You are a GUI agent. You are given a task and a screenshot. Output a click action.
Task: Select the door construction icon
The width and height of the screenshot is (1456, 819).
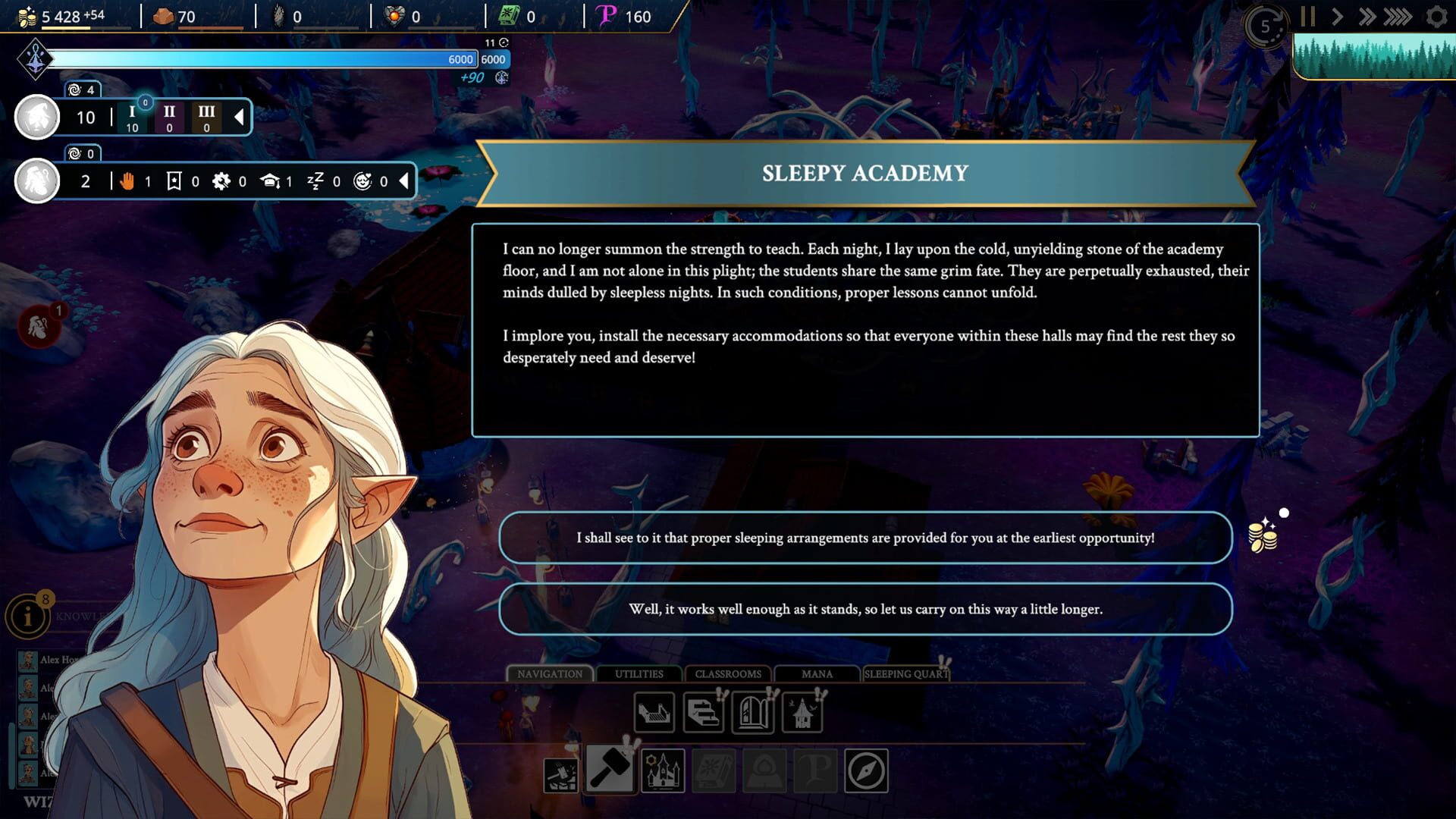coord(752,713)
